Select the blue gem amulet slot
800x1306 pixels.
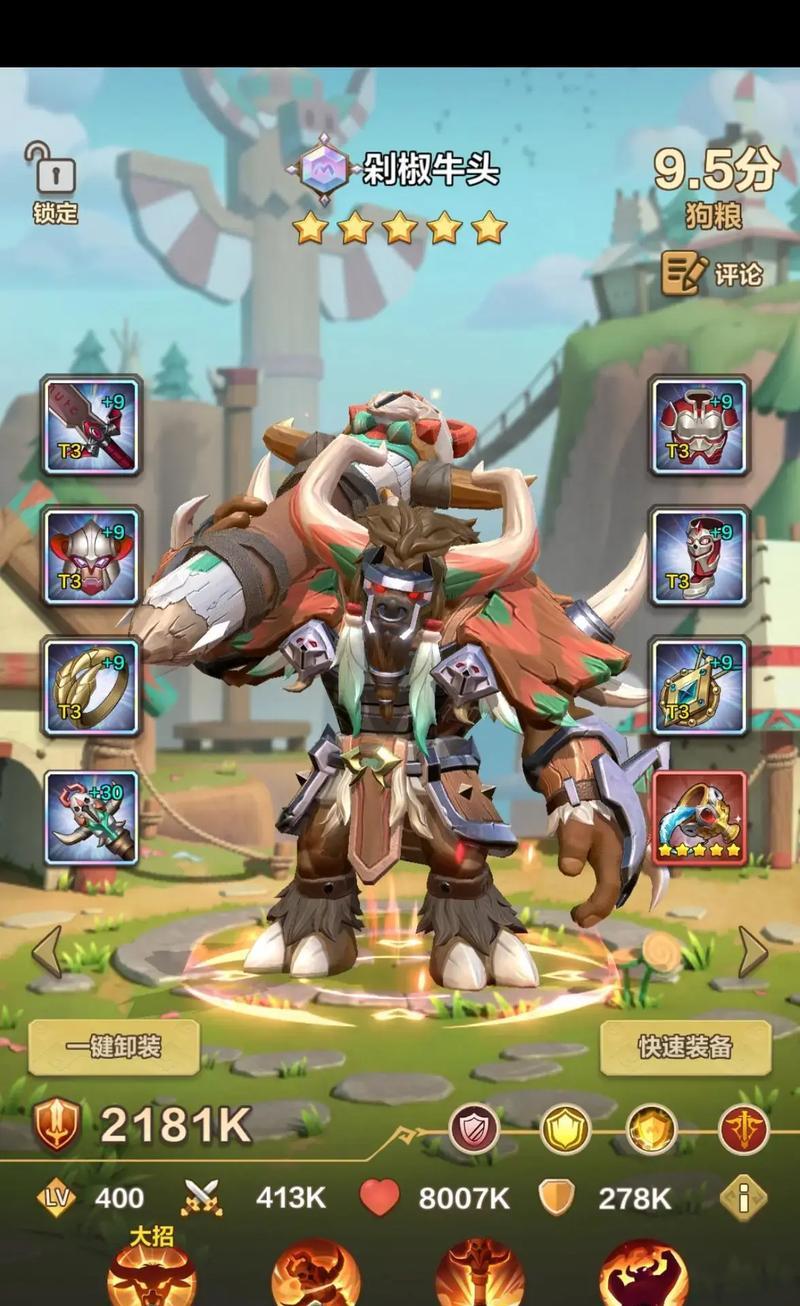click(700, 687)
